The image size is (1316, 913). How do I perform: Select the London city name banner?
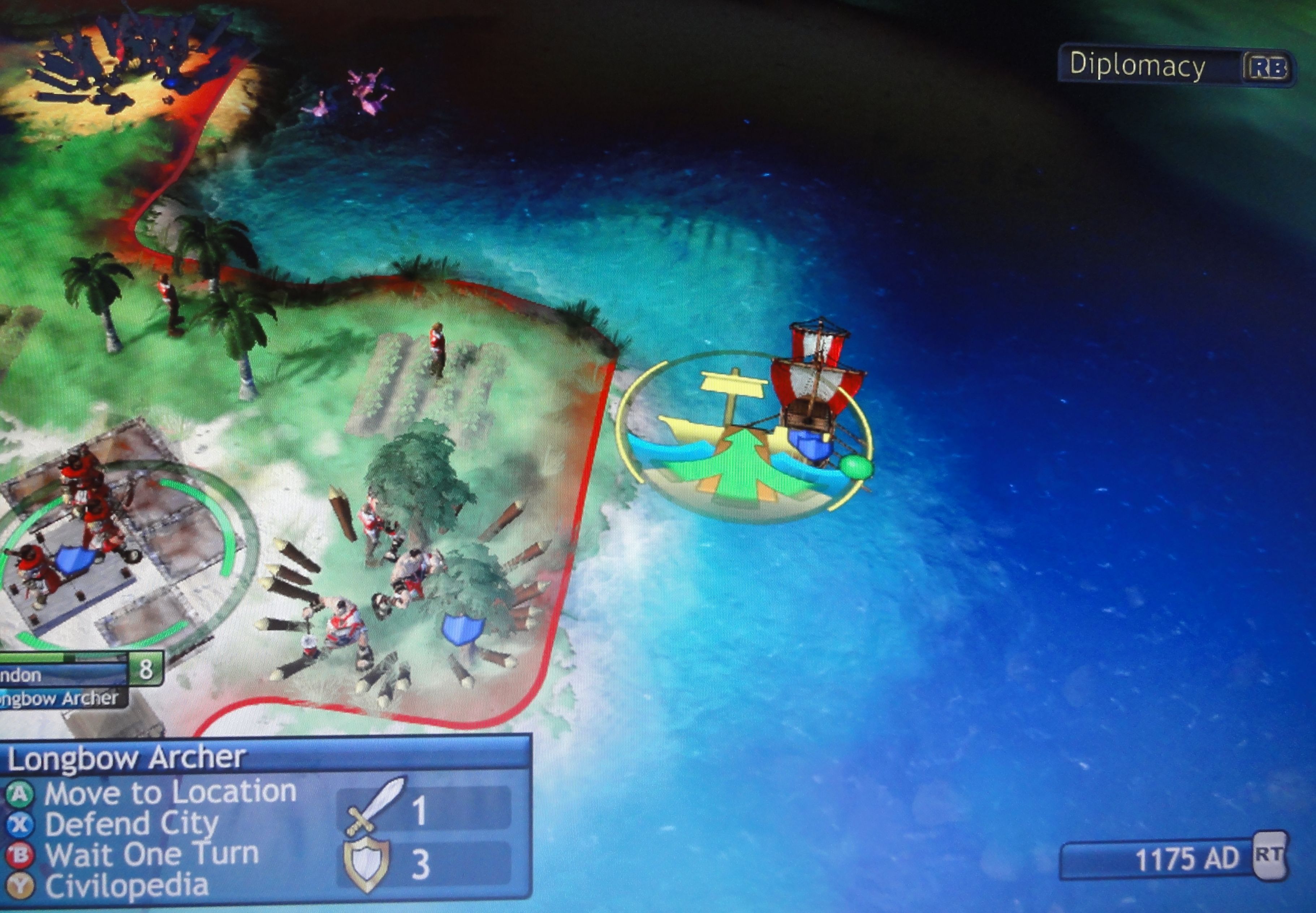click(63, 674)
